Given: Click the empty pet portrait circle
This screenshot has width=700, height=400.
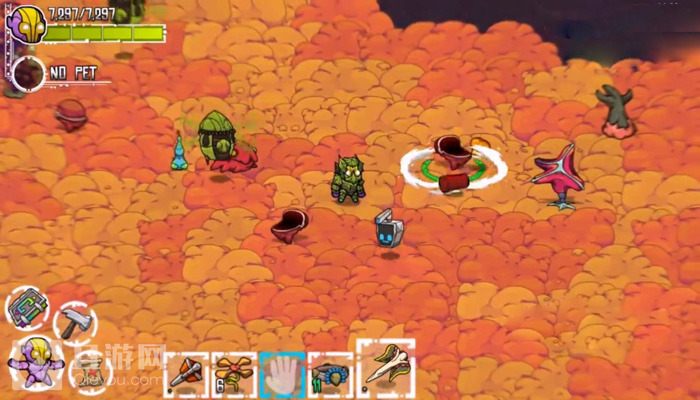Looking at the screenshot, I should click(x=29, y=73).
